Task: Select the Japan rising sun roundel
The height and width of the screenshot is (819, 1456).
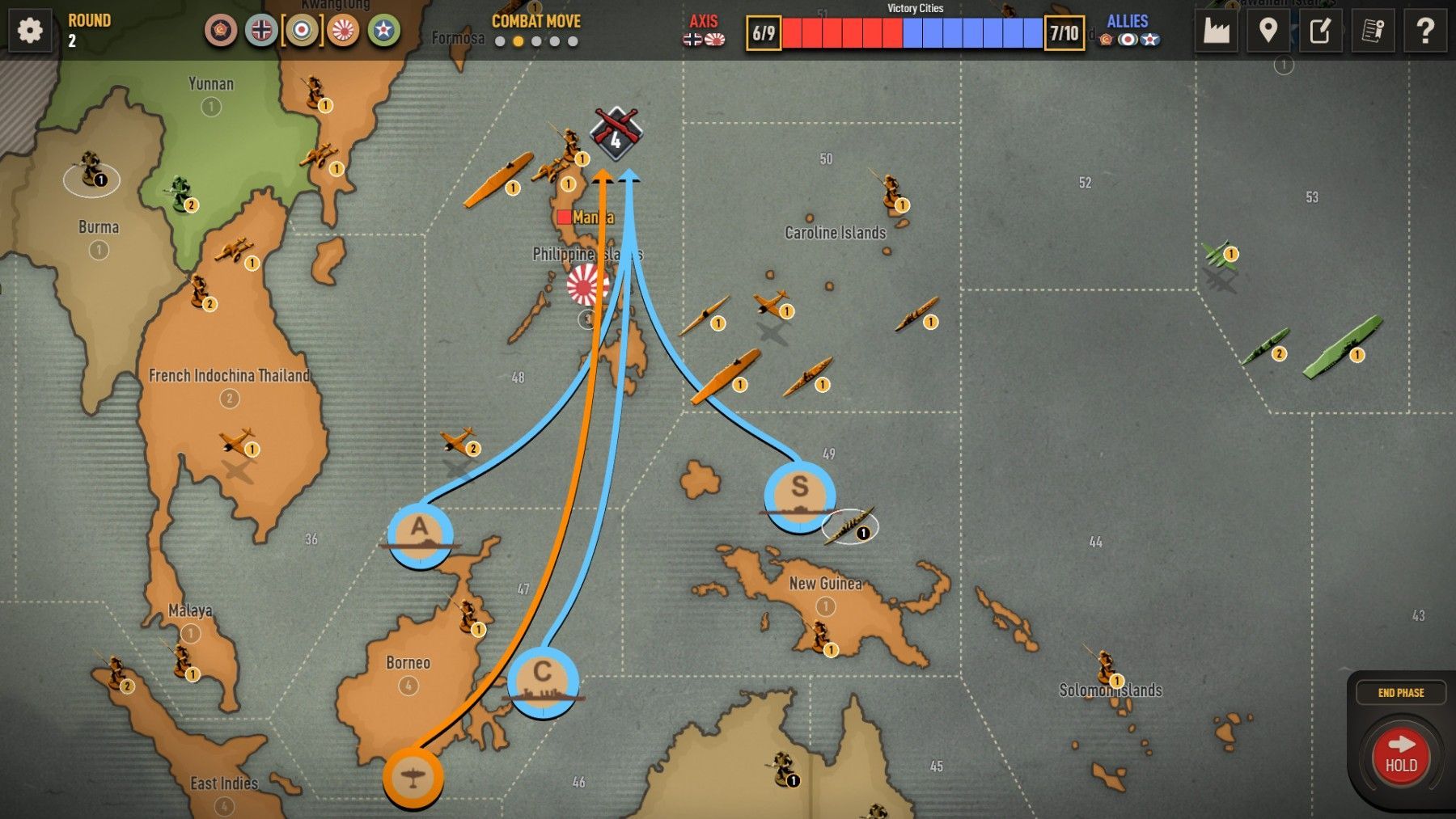Action: pos(344,31)
